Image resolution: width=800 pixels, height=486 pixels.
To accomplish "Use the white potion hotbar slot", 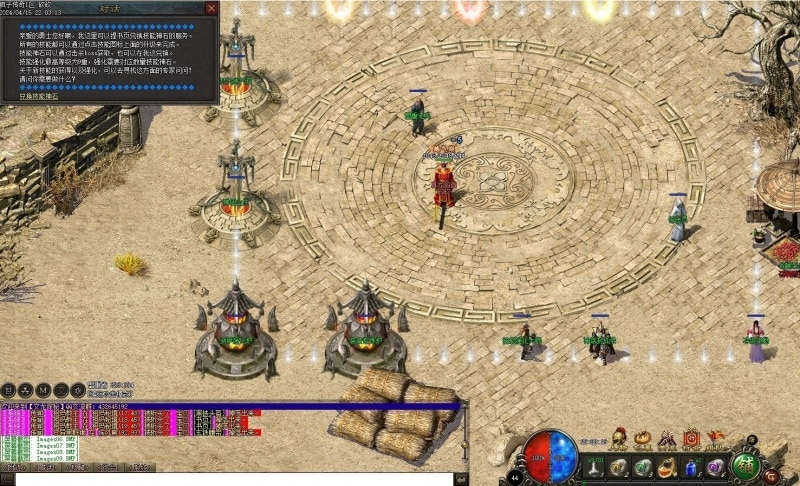I will pyautogui.click(x=596, y=467).
